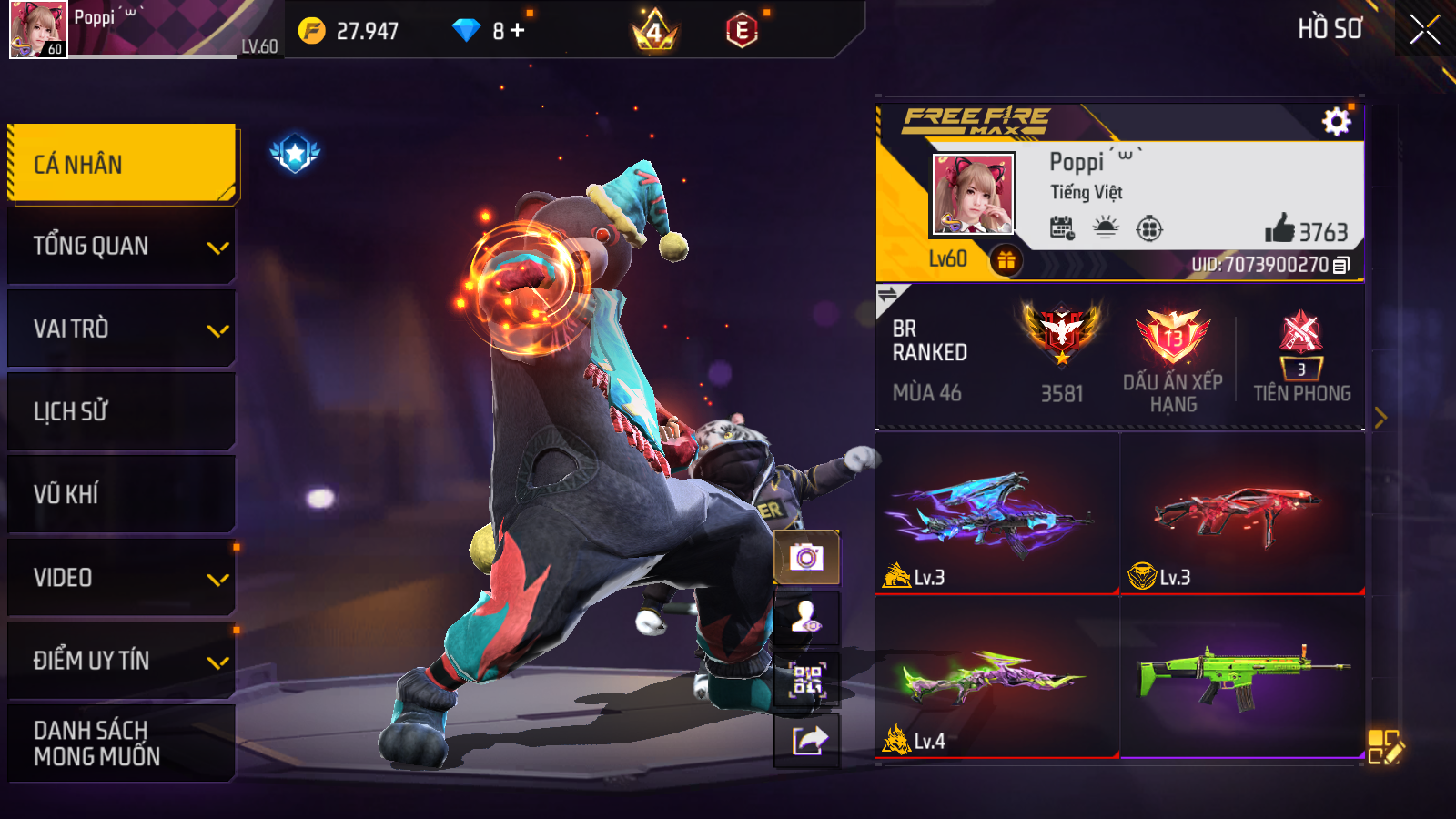Switch to the Vũ Khí tab
This screenshot has height=819, width=1456.
(x=122, y=494)
